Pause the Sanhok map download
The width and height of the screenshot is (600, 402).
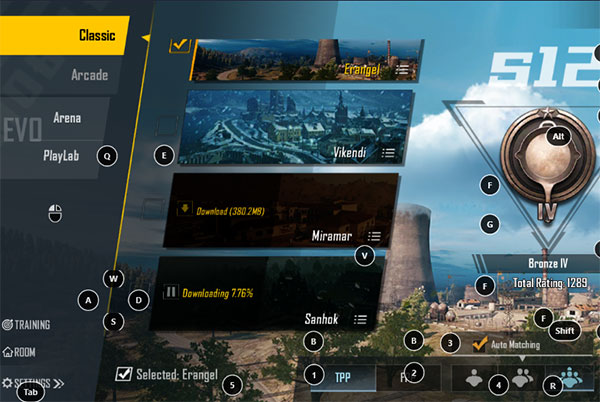point(171,293)
